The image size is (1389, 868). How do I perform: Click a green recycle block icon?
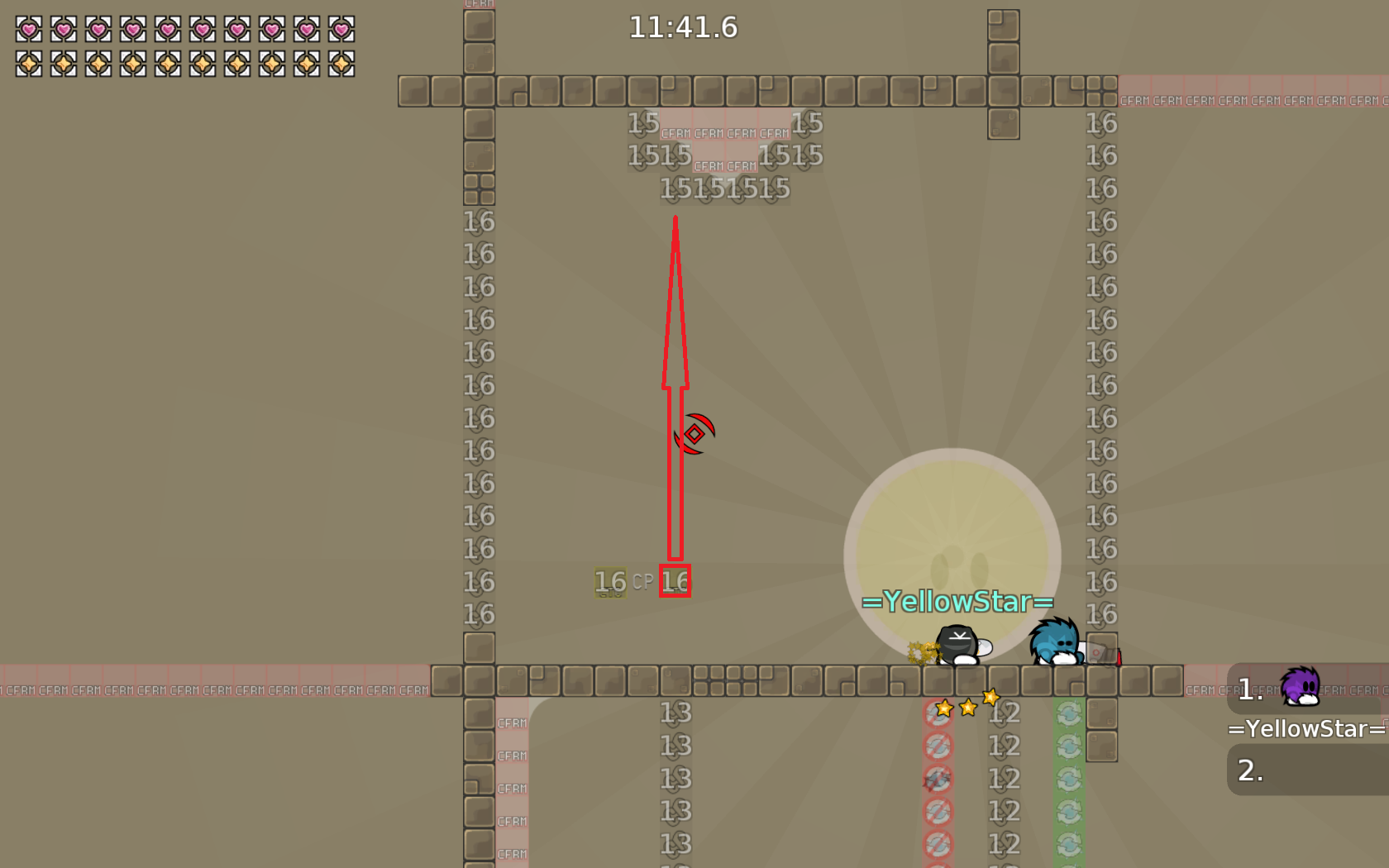(x=1072, y=712)
